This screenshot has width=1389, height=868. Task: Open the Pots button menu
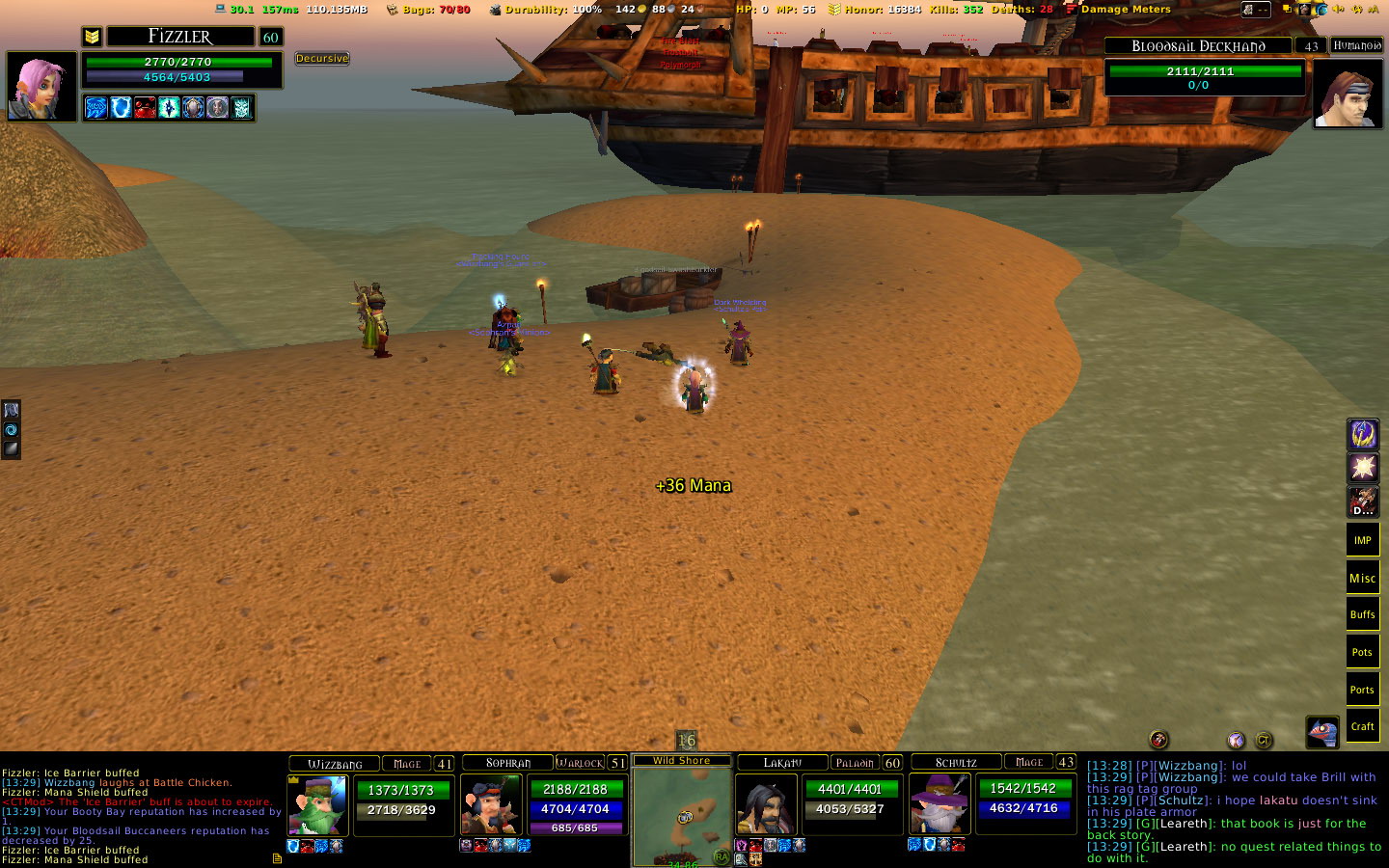1362,653
